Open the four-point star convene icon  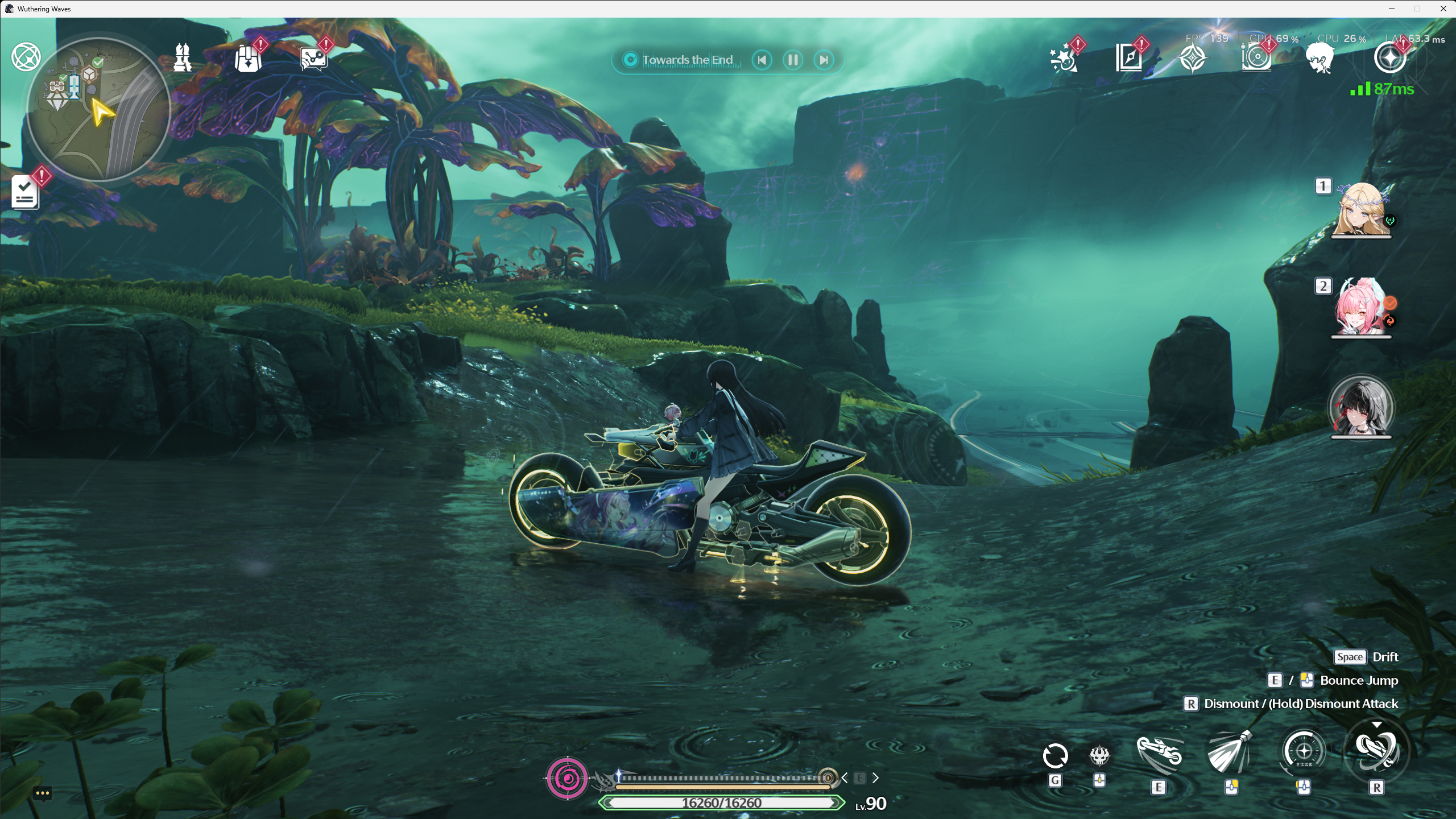(x=1193, y=59)
